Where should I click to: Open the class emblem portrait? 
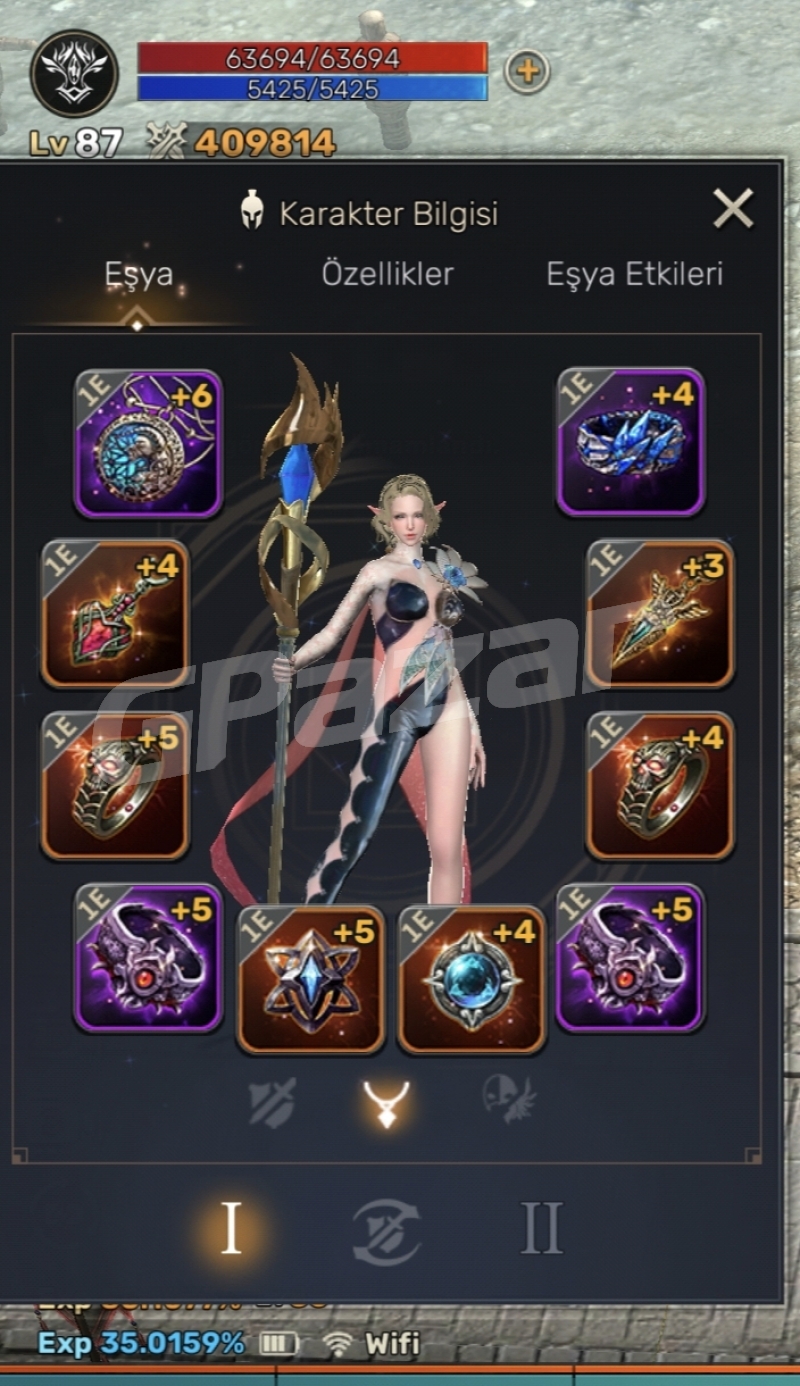pos(74,73)
